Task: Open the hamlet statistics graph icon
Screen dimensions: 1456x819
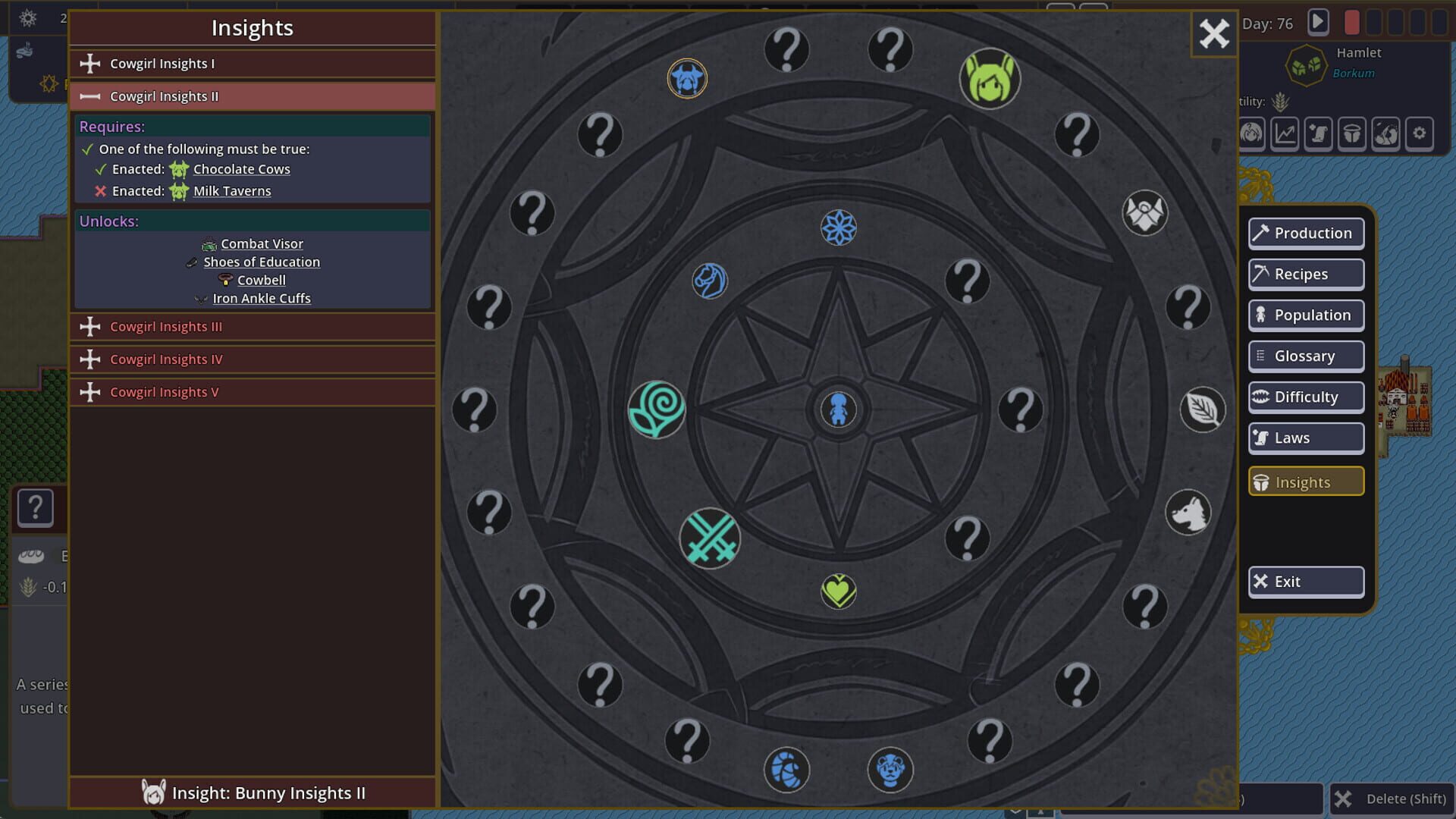Action: (x=1284, y=133)
